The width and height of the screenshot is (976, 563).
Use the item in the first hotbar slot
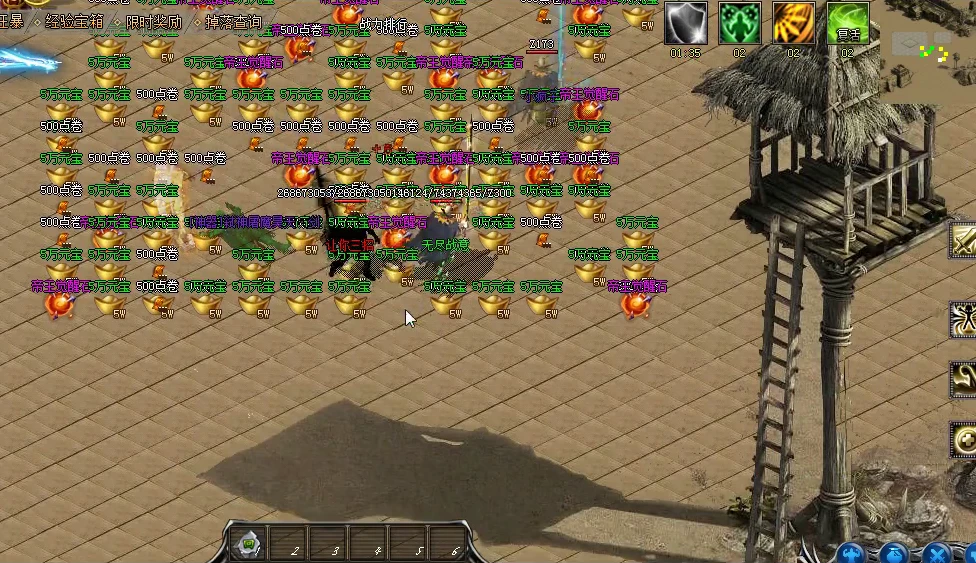(246, 544)
